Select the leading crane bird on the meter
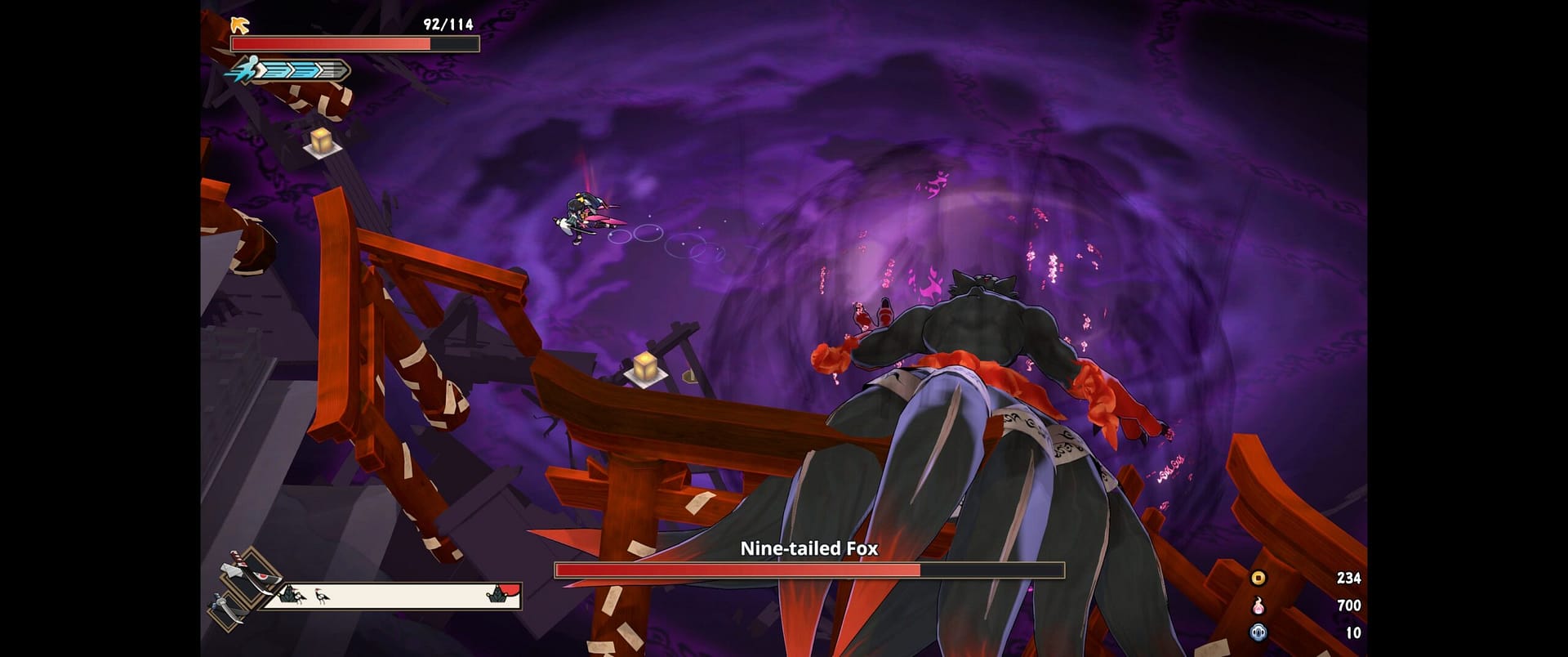 click(322, 597)
